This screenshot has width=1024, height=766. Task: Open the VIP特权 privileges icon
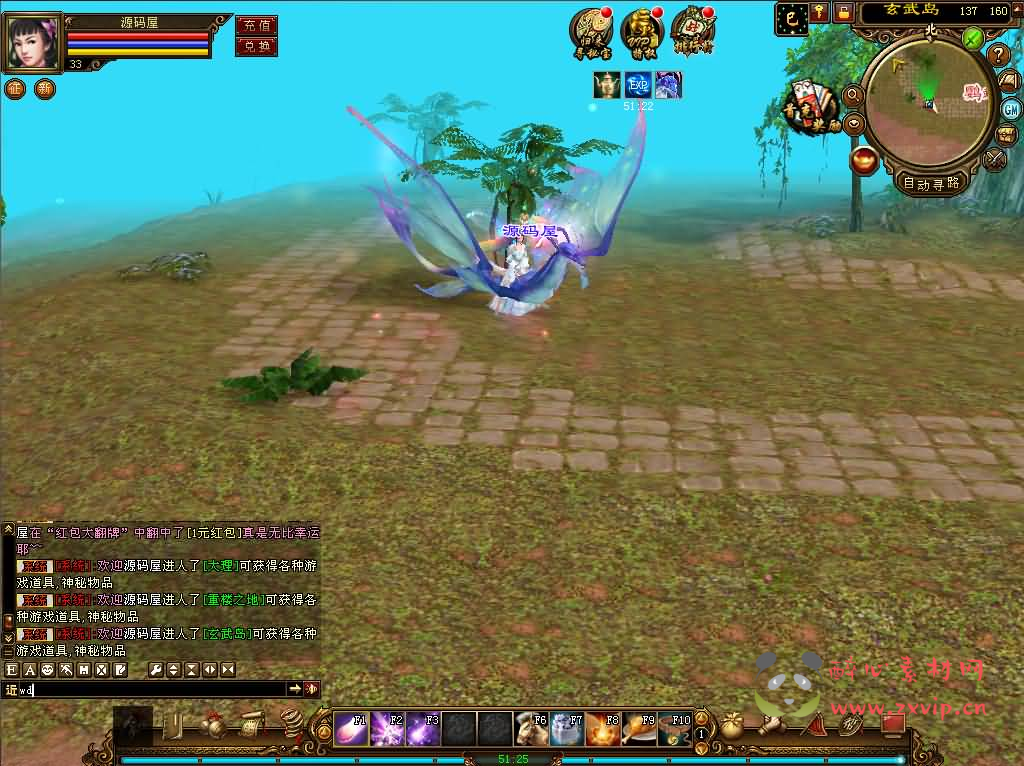click(x=641, y=33)
